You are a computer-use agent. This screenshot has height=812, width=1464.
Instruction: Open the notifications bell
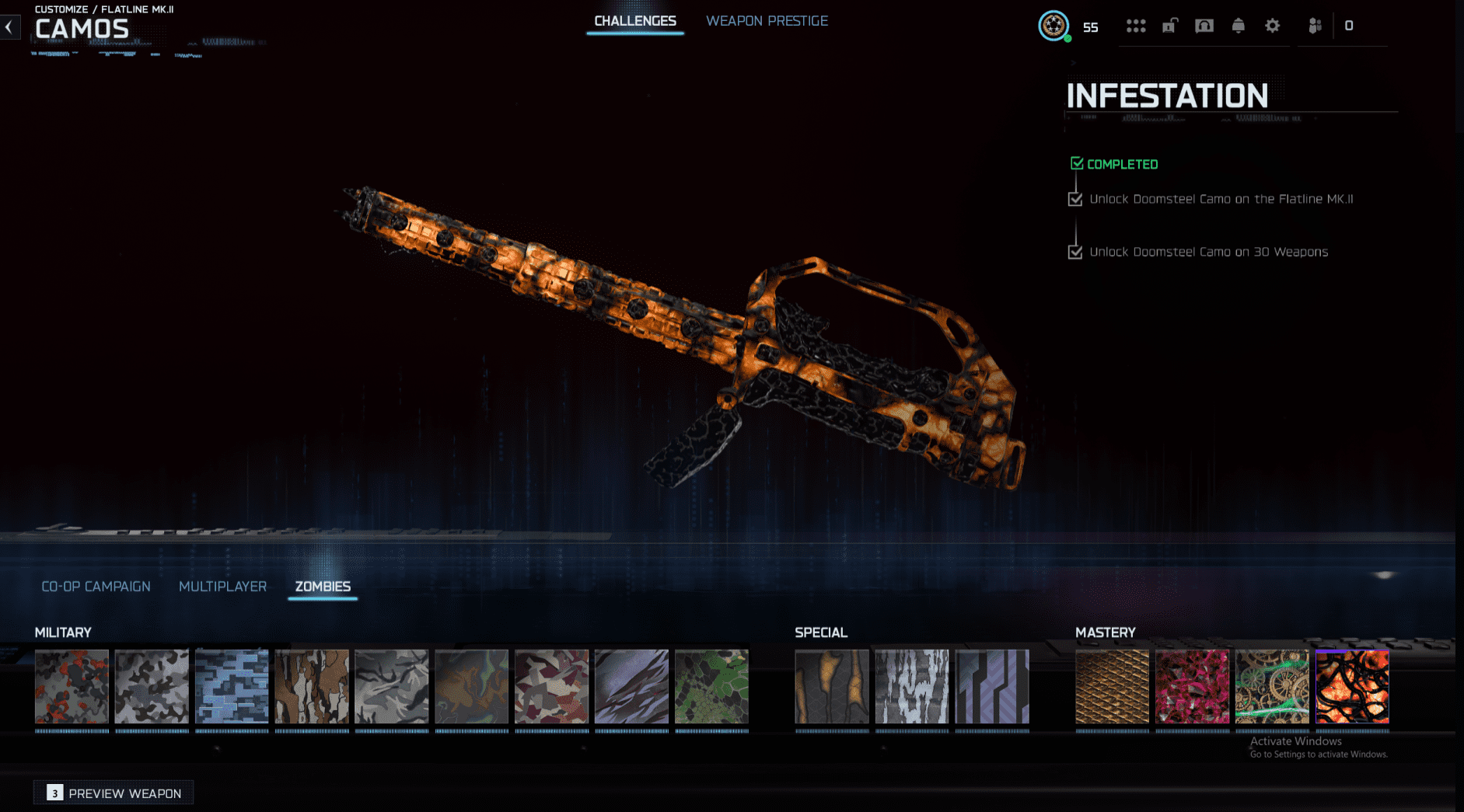coord(1238,26)
